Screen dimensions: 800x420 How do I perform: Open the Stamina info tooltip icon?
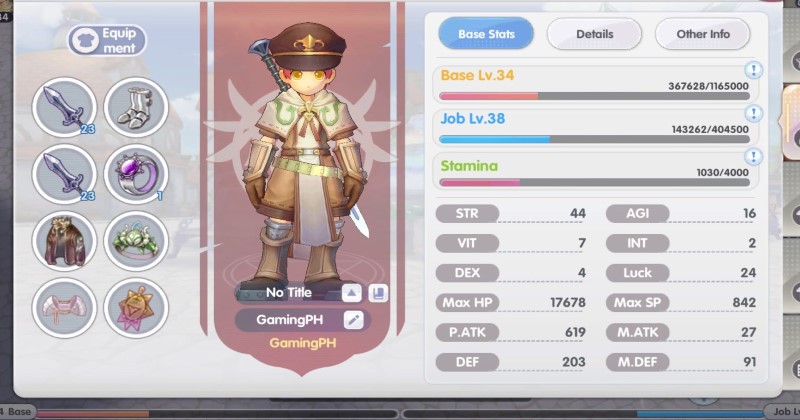[753, 157]
